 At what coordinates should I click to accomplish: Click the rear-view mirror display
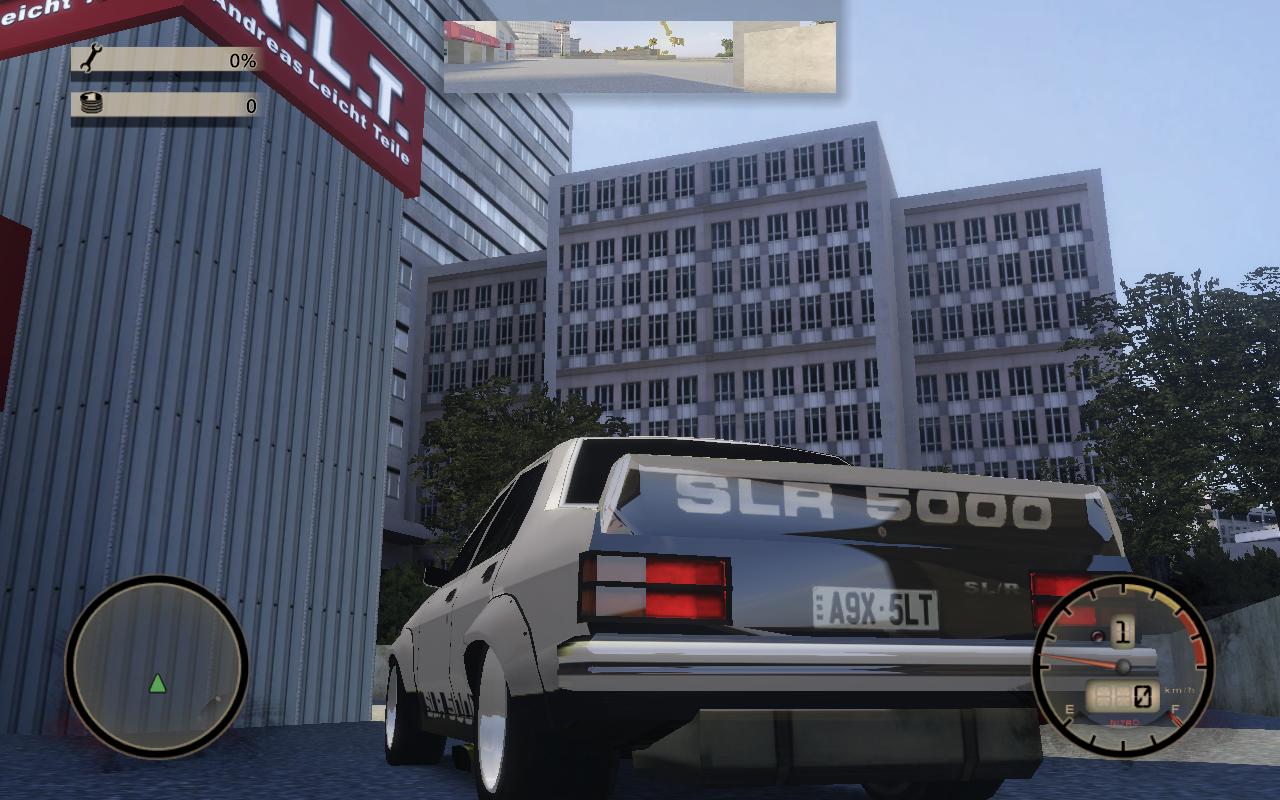[640, 56]
